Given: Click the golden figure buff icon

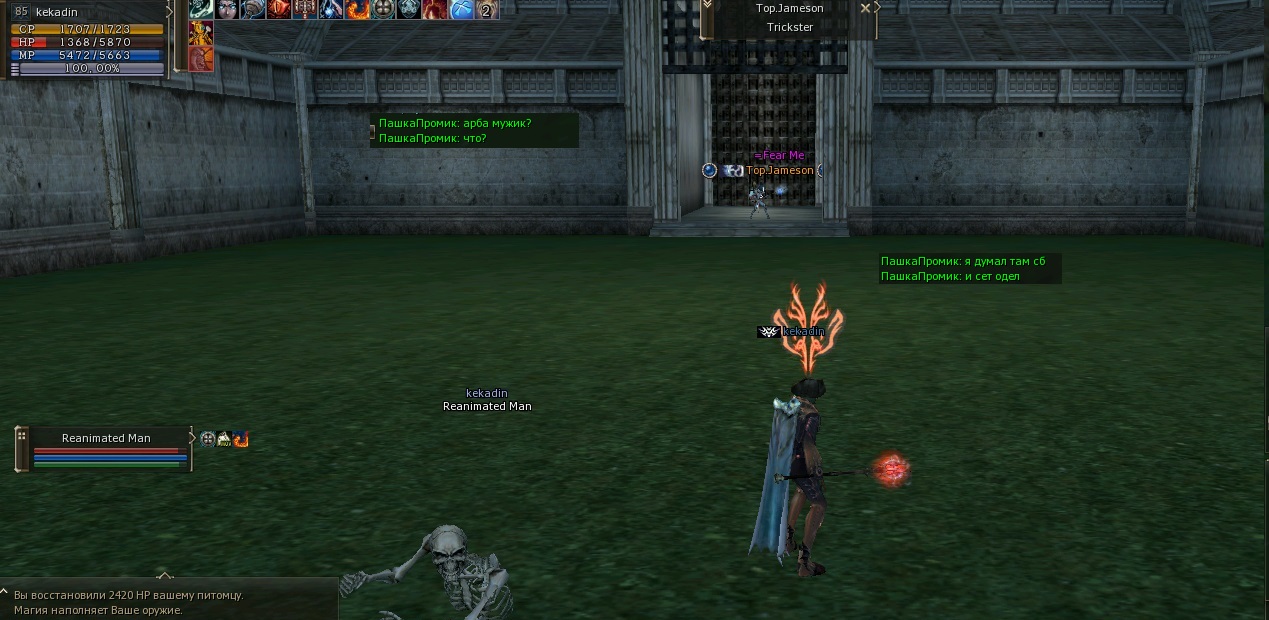Looking at the screenshot, I should 201,34.
